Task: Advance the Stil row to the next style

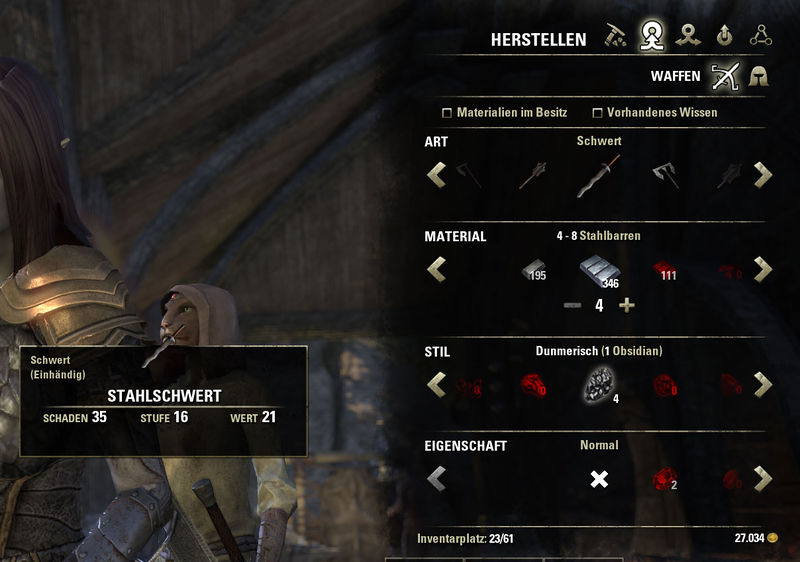Action: (x=763, y=384)
